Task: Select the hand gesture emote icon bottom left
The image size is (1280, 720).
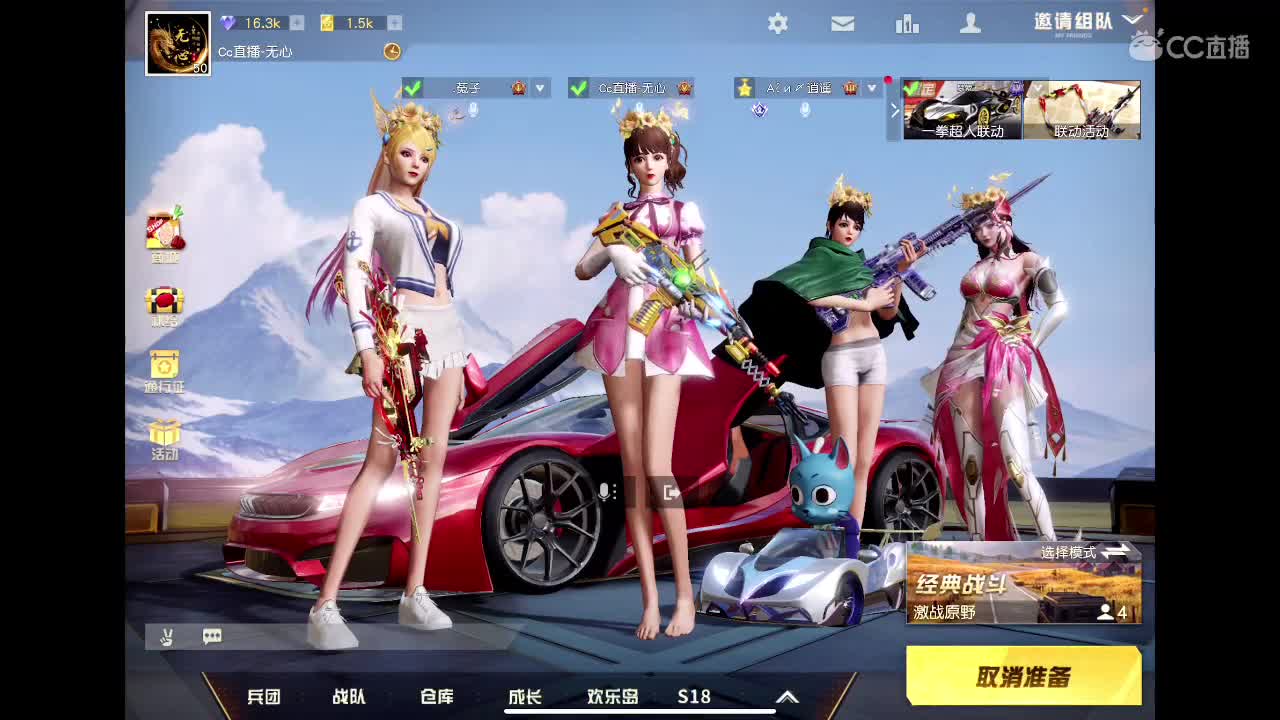Action: click(x=167, y=636)
